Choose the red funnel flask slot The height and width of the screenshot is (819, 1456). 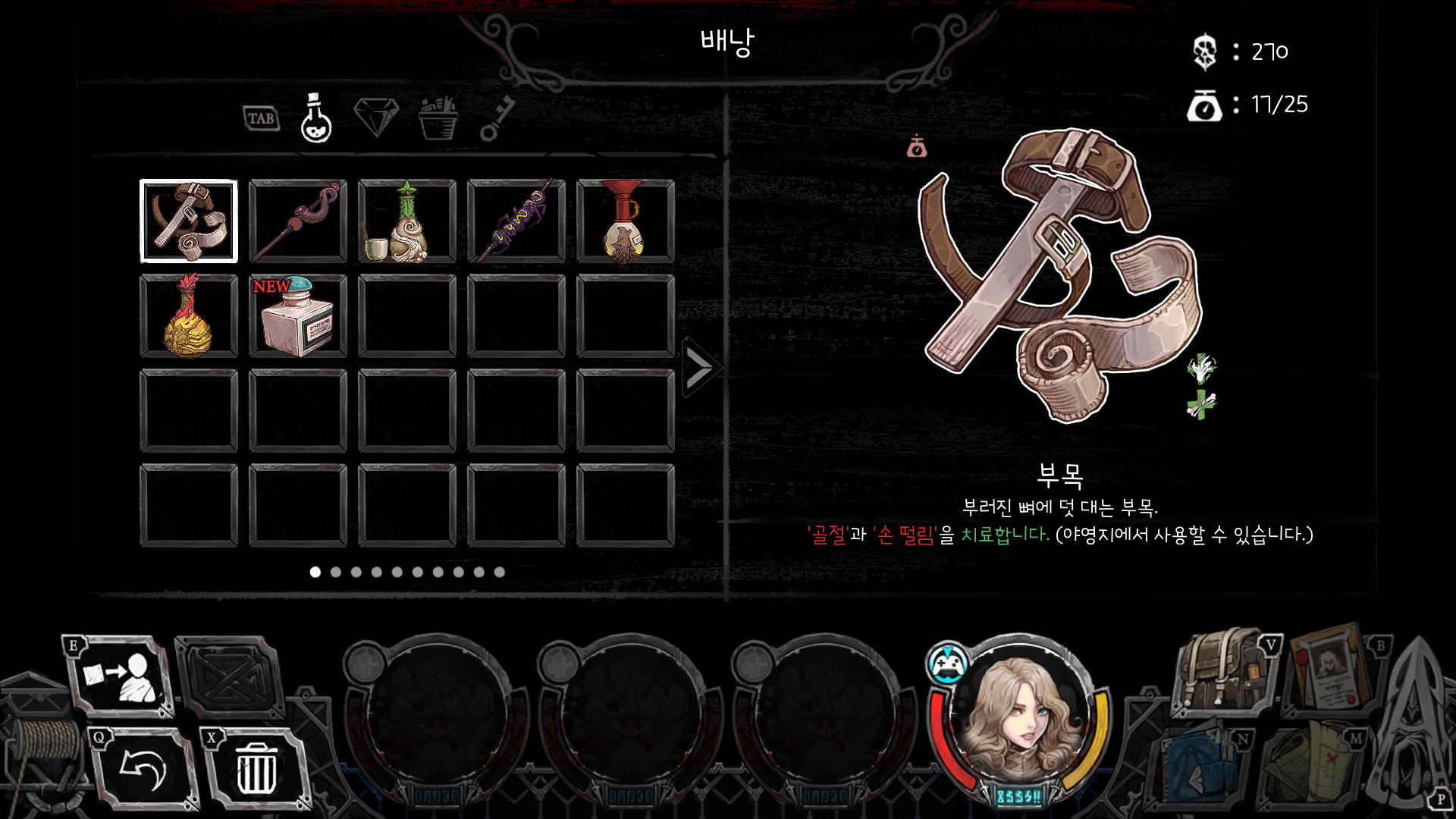[x=626, y=221]
